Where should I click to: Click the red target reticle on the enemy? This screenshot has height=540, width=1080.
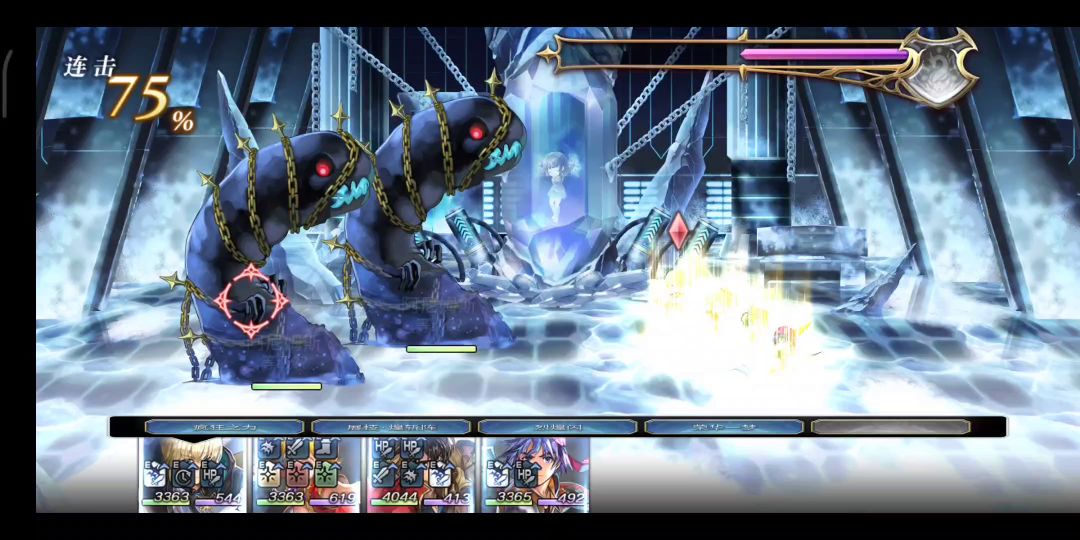tap(251, 299)
